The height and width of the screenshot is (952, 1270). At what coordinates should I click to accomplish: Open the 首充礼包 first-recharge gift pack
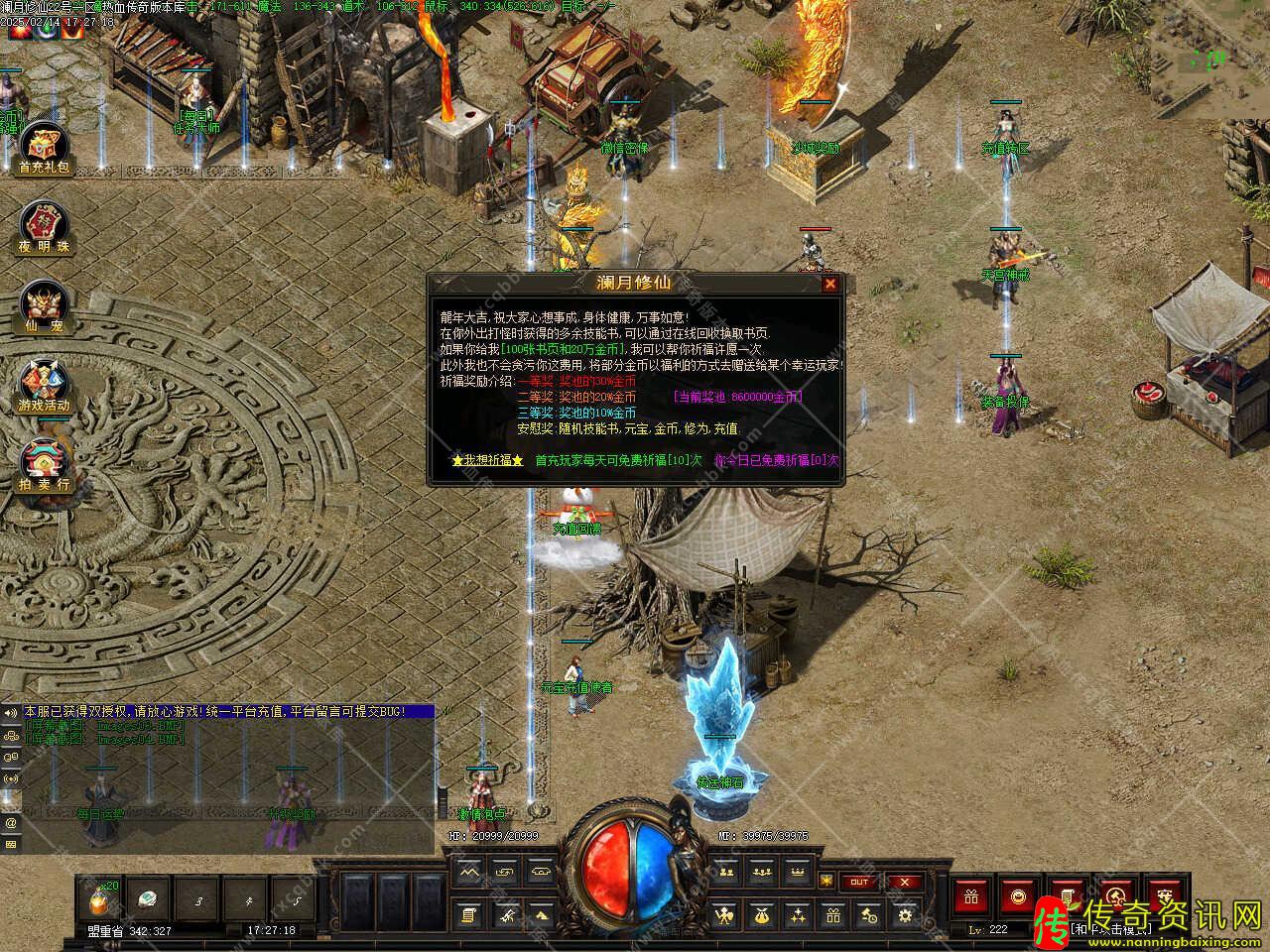click(44, 149)
